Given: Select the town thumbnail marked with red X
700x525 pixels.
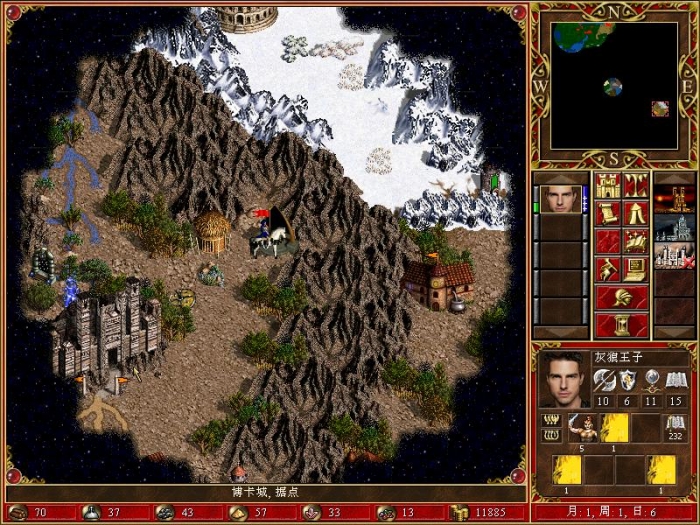Looking at the screenshot, I should 671,256.
